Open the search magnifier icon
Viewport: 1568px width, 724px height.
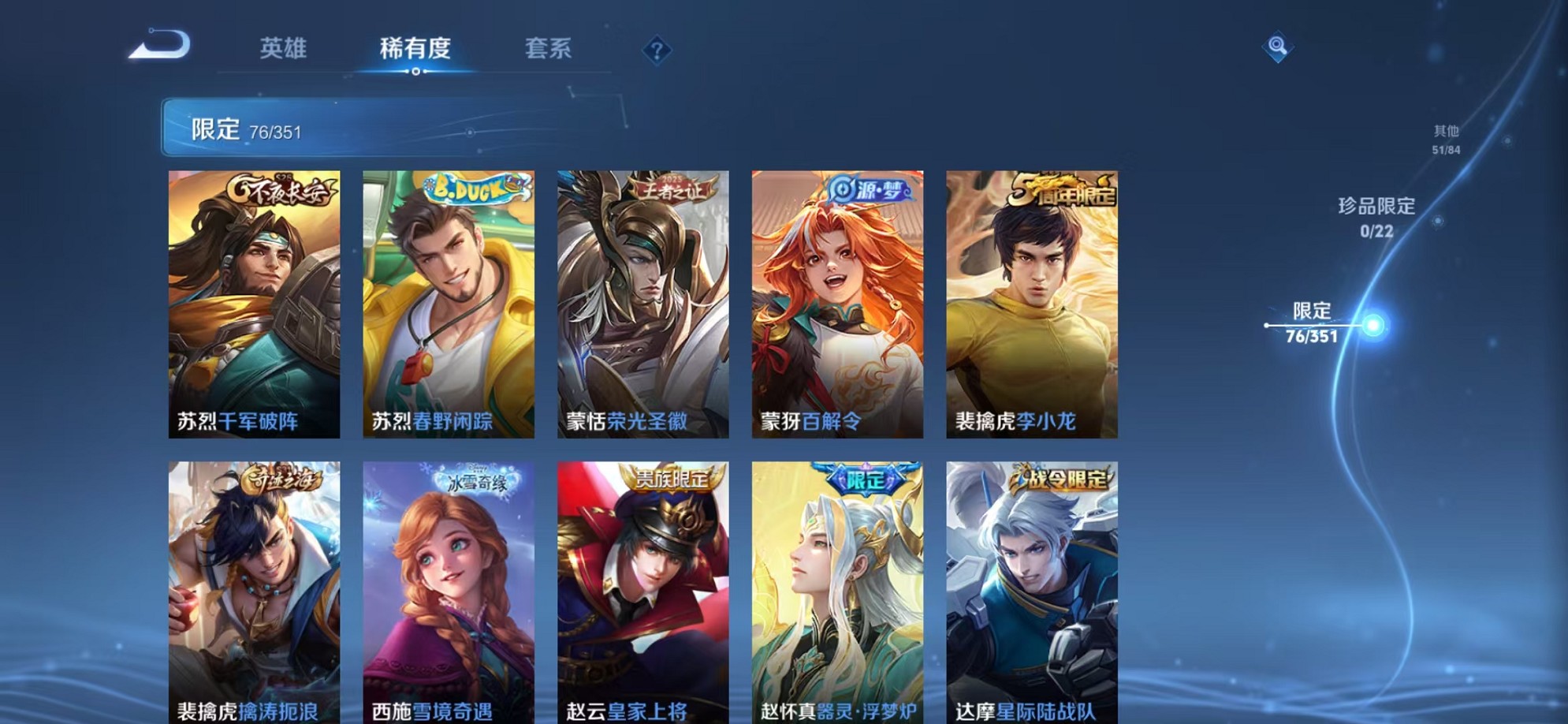1279,47
